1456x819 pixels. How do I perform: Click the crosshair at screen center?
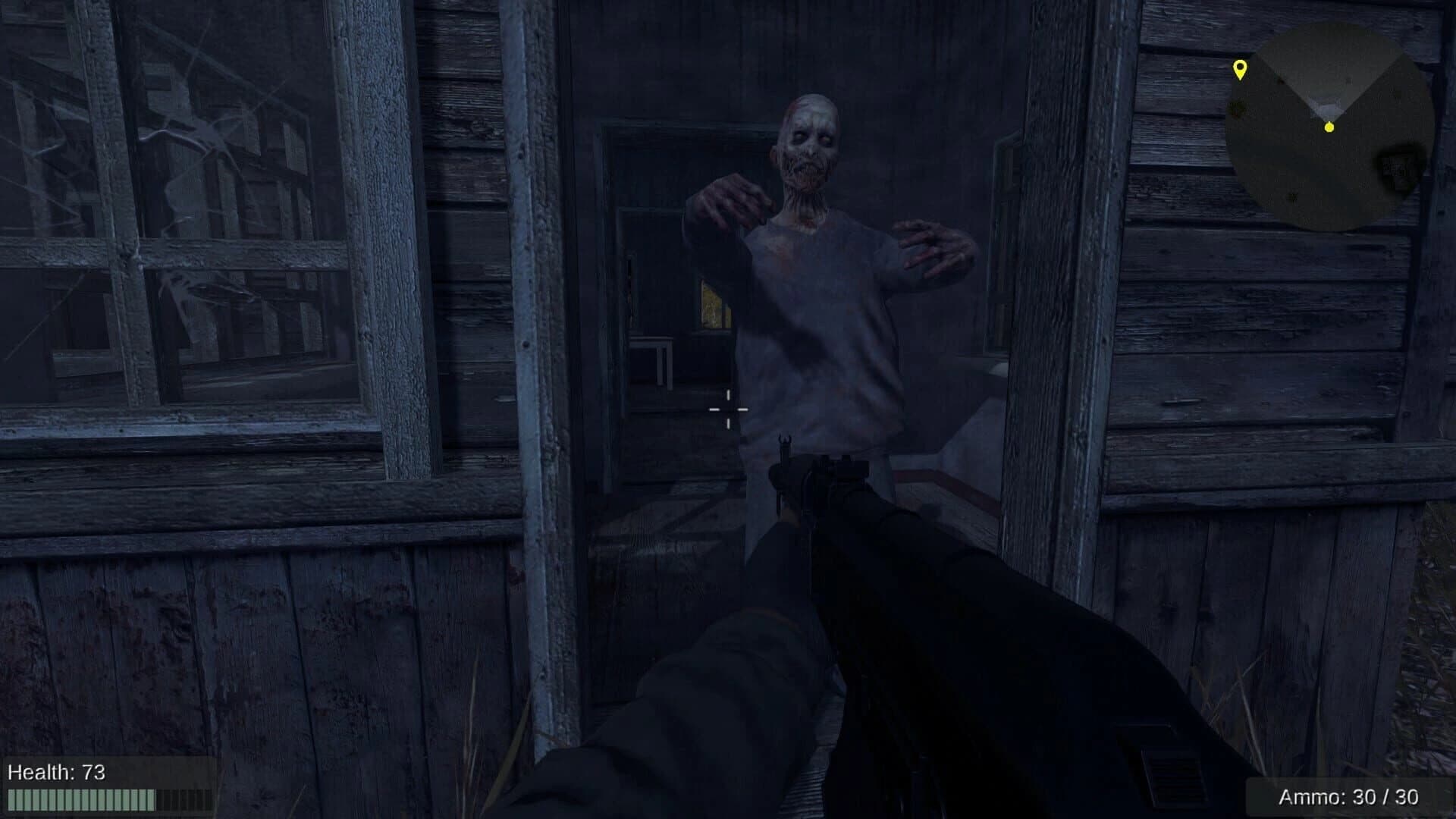coord(727,409)
